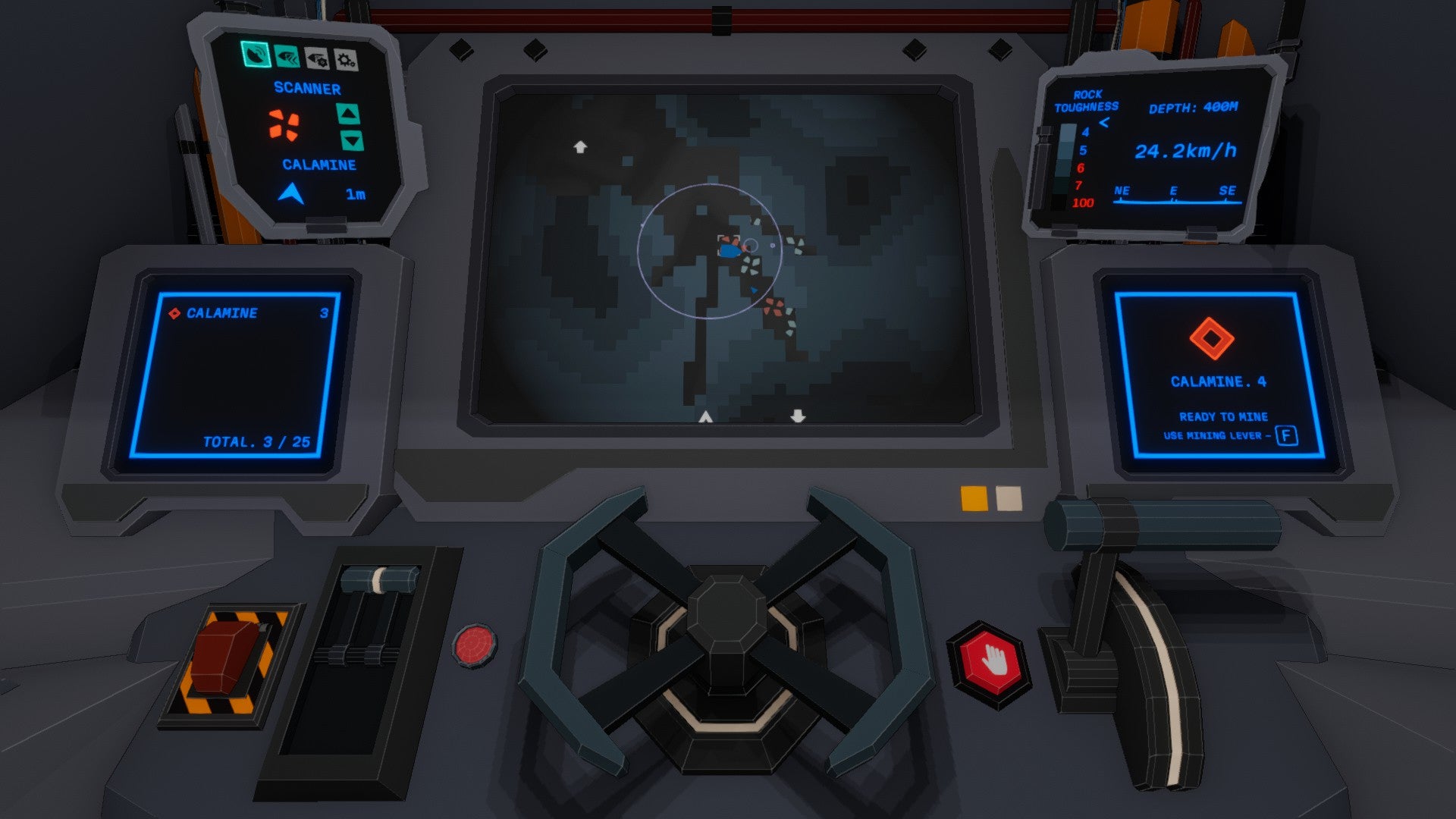Screen dimensions: 1456x819
Task: Click the chevron under ROCK TOUGHNESS label
Action: 1104,121
